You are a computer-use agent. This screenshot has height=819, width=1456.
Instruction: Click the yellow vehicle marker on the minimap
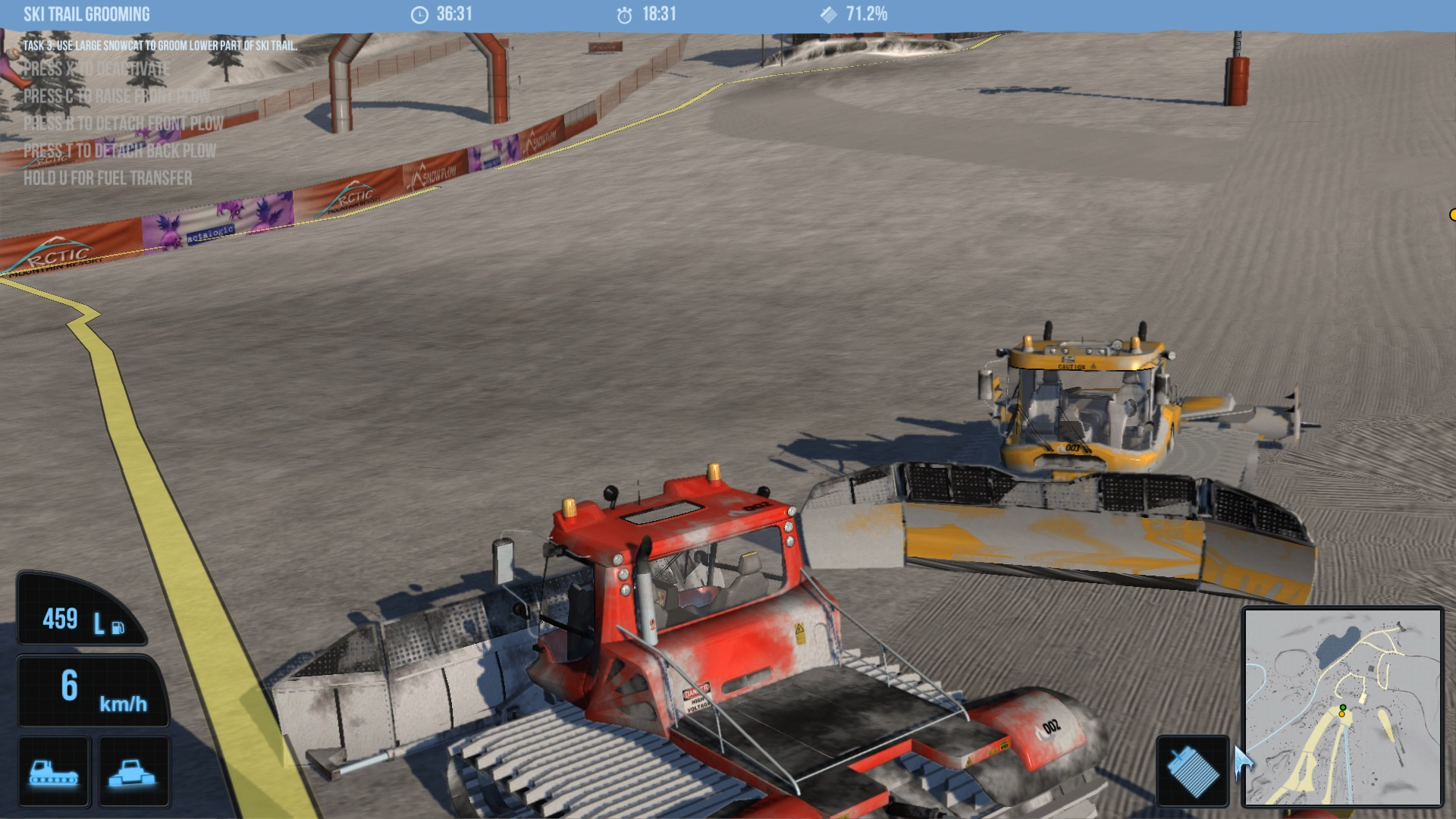pos(1341,714)
